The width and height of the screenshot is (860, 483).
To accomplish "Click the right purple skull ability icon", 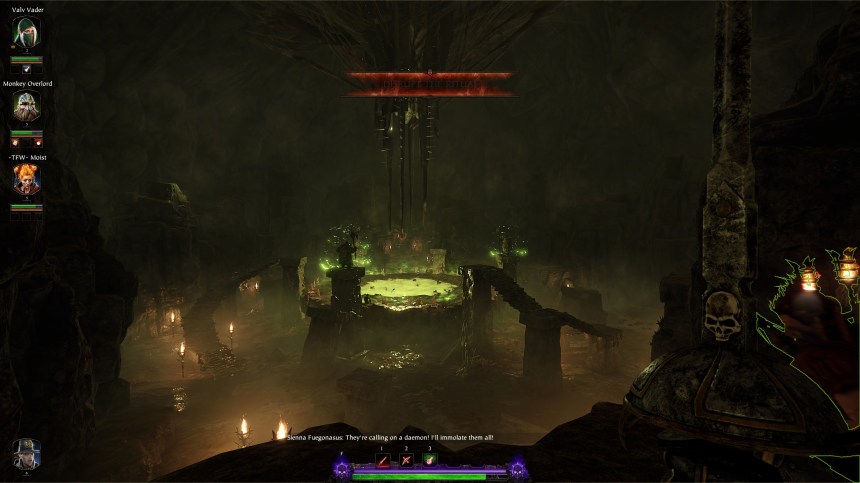I will 517,468.
